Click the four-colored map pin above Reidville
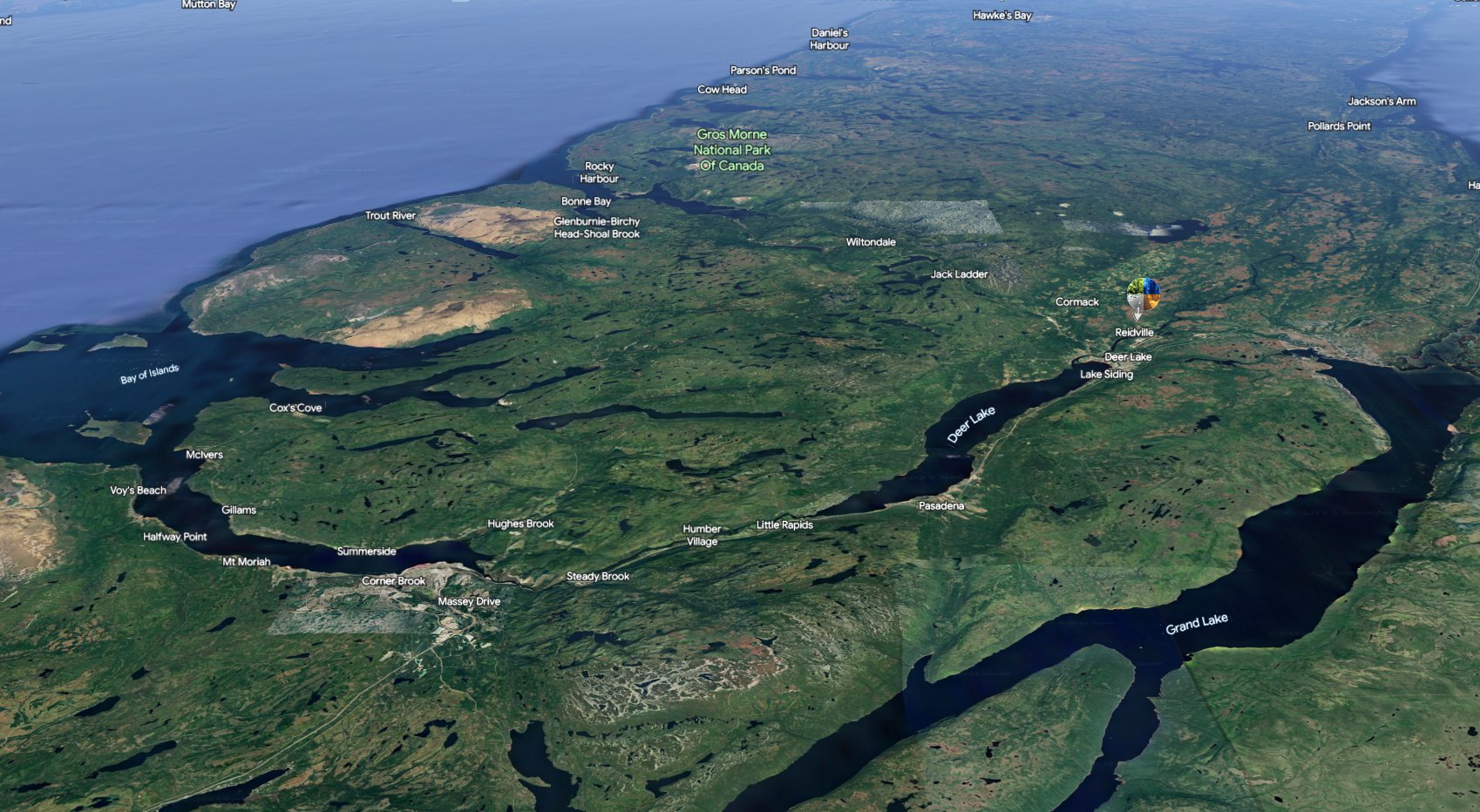Viewport: 1480px width, 812px height. 1143,294
